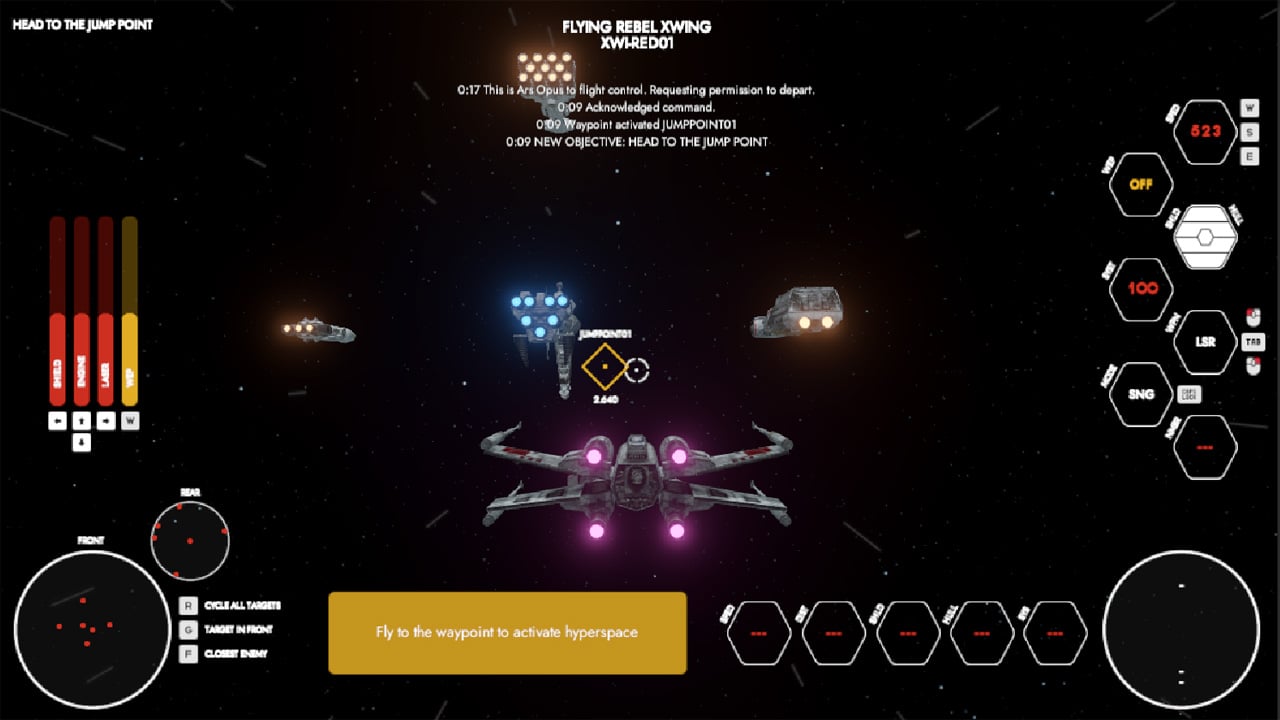Click the FRONT radar display
This screenshot has width=1280, height=720.
pos(90,625)
